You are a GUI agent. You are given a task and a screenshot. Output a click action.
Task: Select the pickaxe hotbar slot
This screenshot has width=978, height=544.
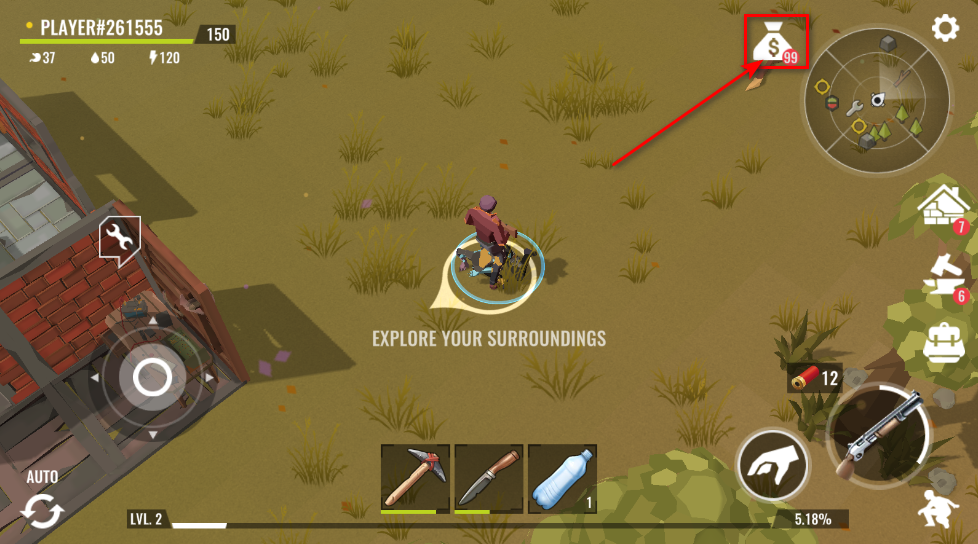tap(415, 479)
